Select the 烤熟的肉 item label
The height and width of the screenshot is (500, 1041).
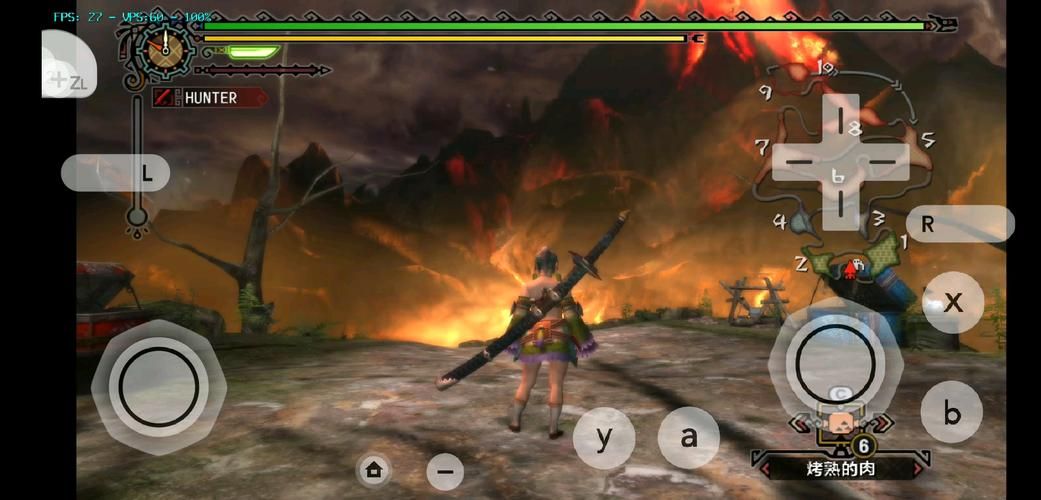tap(839, 467)
